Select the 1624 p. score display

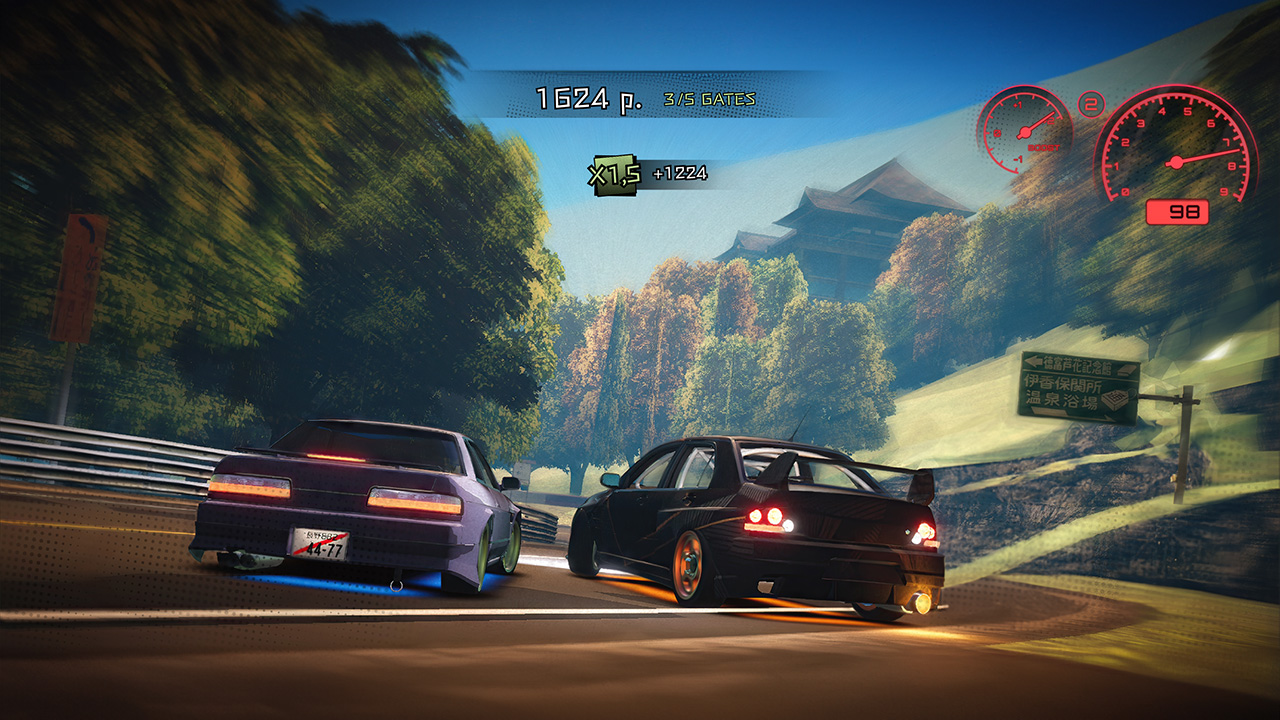point(588,98)
